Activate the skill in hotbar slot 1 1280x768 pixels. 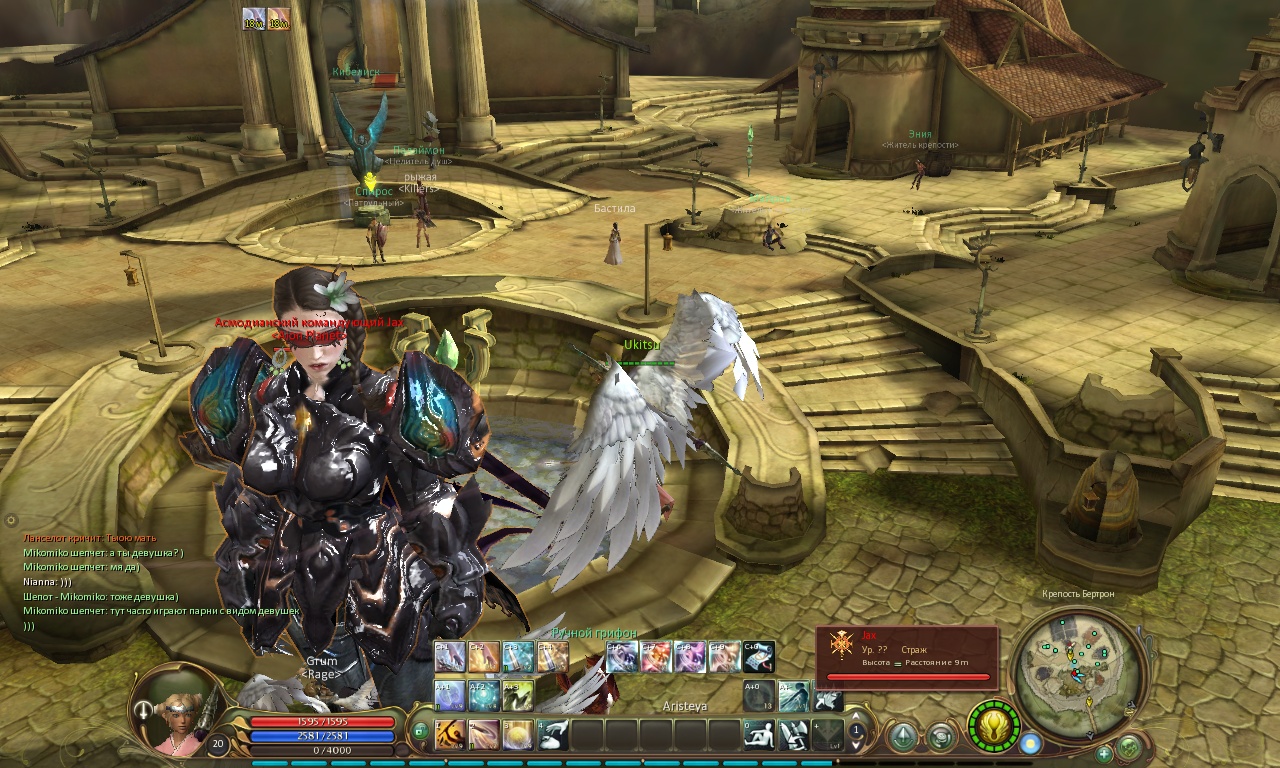coord(449,735)
